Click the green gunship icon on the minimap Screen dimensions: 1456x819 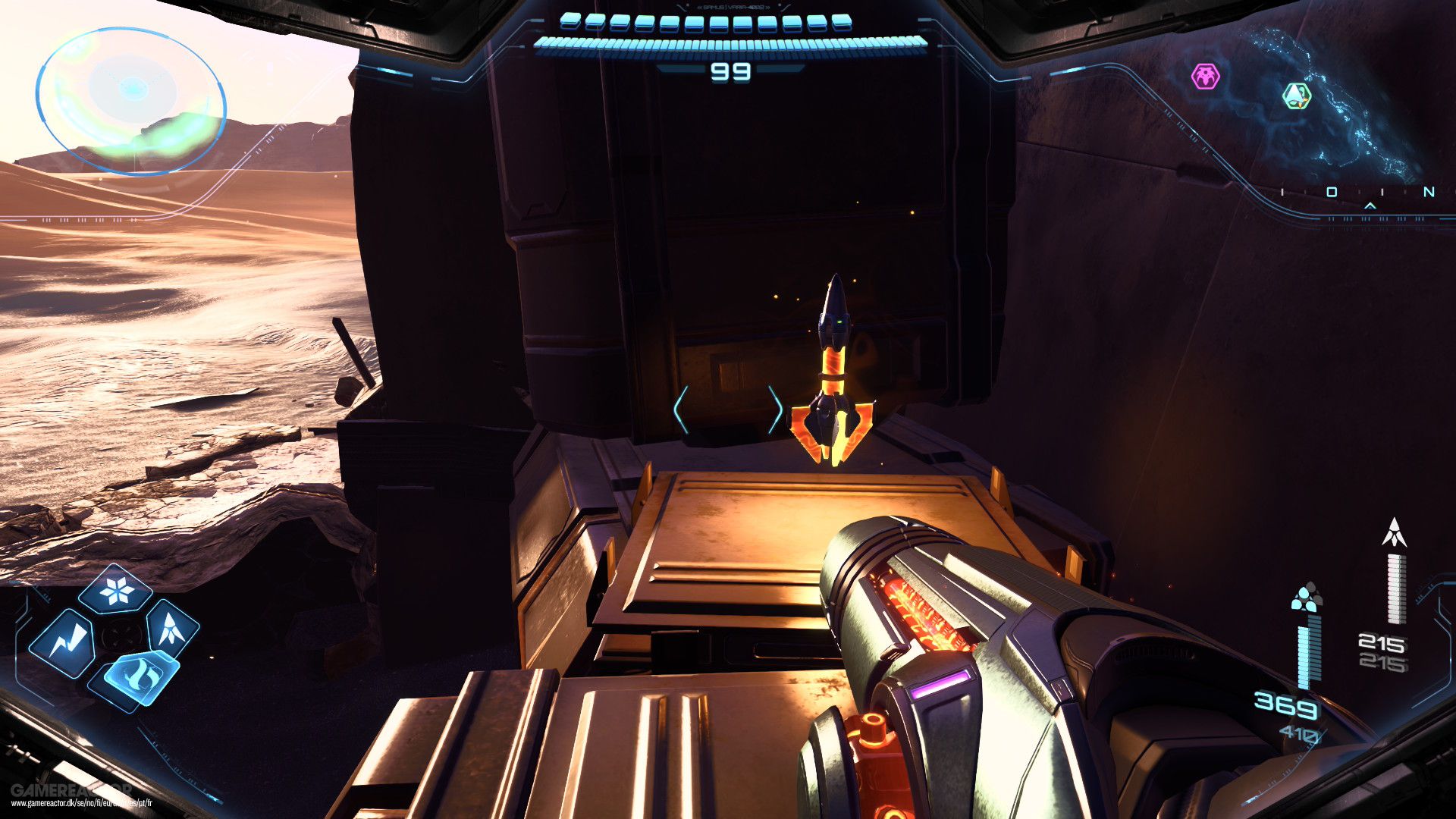(1297, 95)
